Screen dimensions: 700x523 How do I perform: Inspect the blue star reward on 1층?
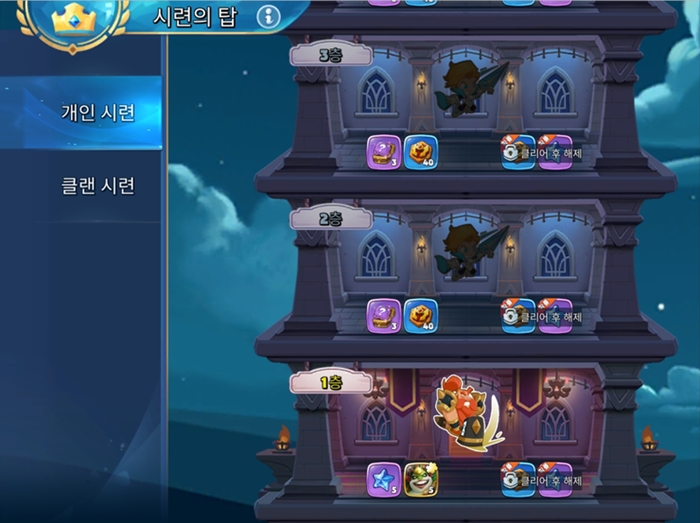(x=383, y=479)
